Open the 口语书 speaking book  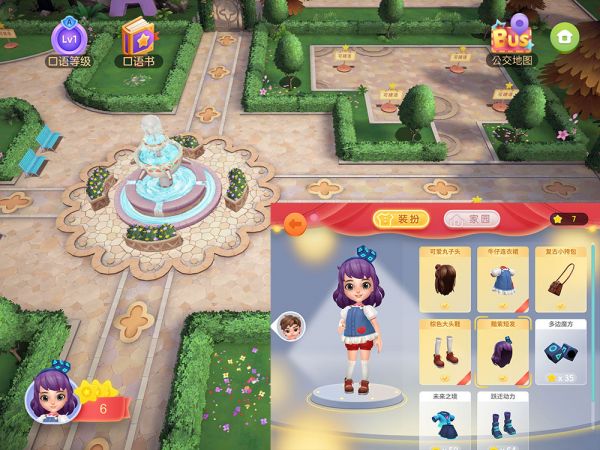coord(139,40)
